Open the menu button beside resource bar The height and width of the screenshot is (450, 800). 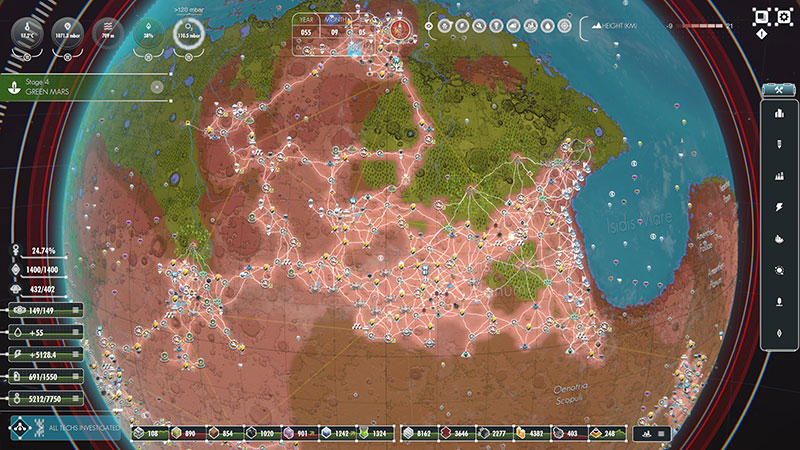[x=656, y=433]
